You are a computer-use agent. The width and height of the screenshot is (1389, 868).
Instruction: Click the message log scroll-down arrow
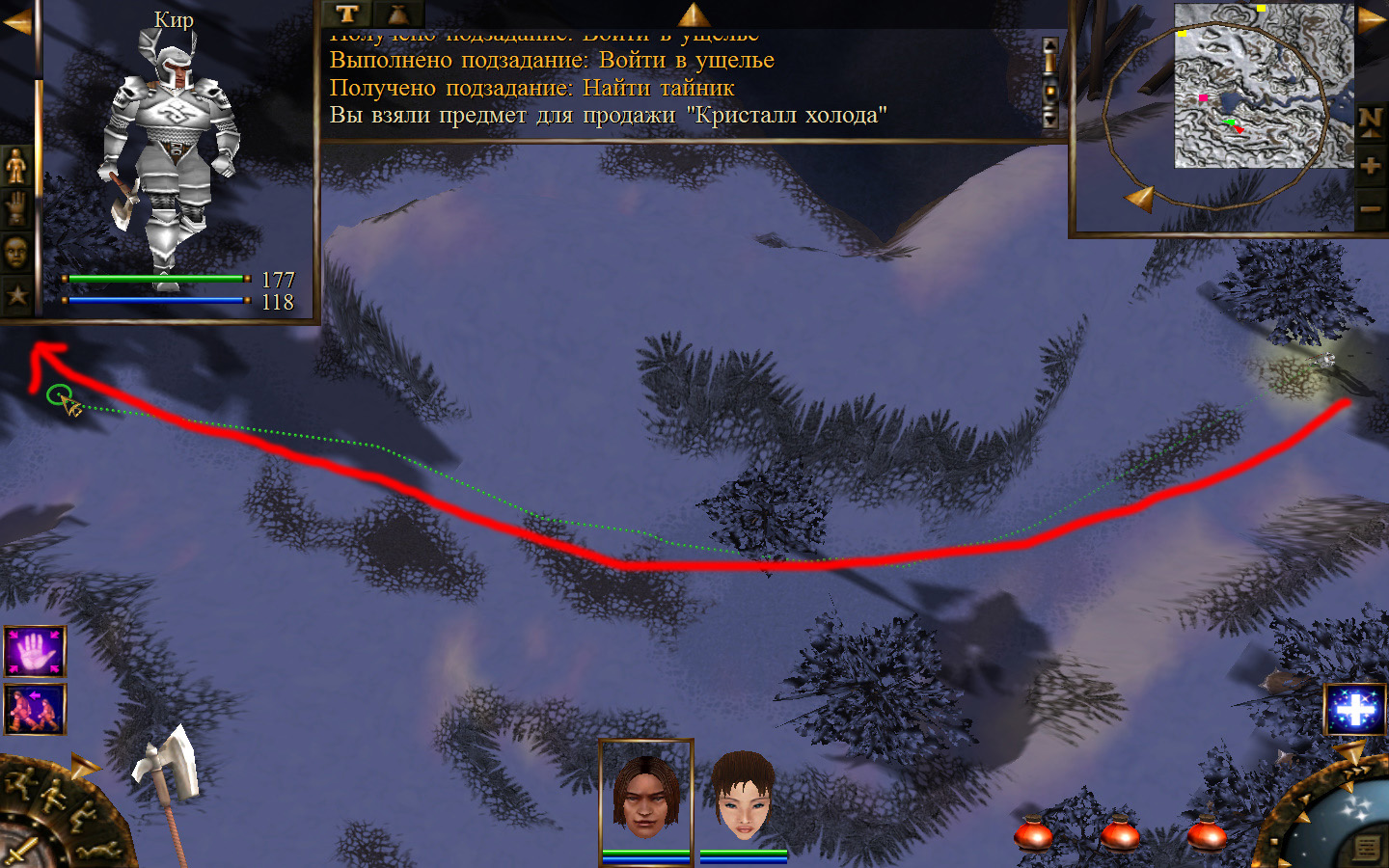point(1050,120)
